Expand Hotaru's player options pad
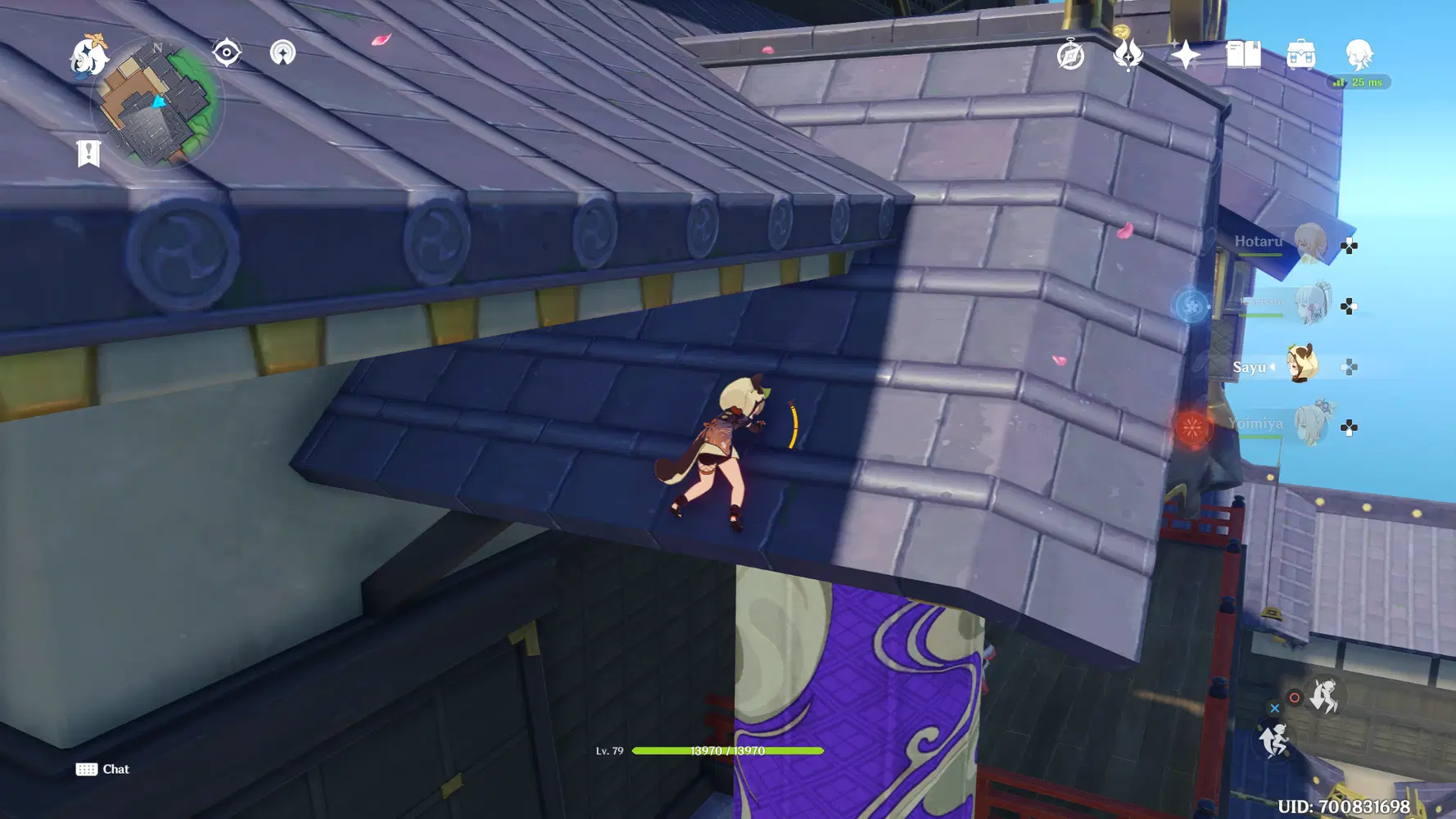The image size is (1456, 819). [1348, 245]
